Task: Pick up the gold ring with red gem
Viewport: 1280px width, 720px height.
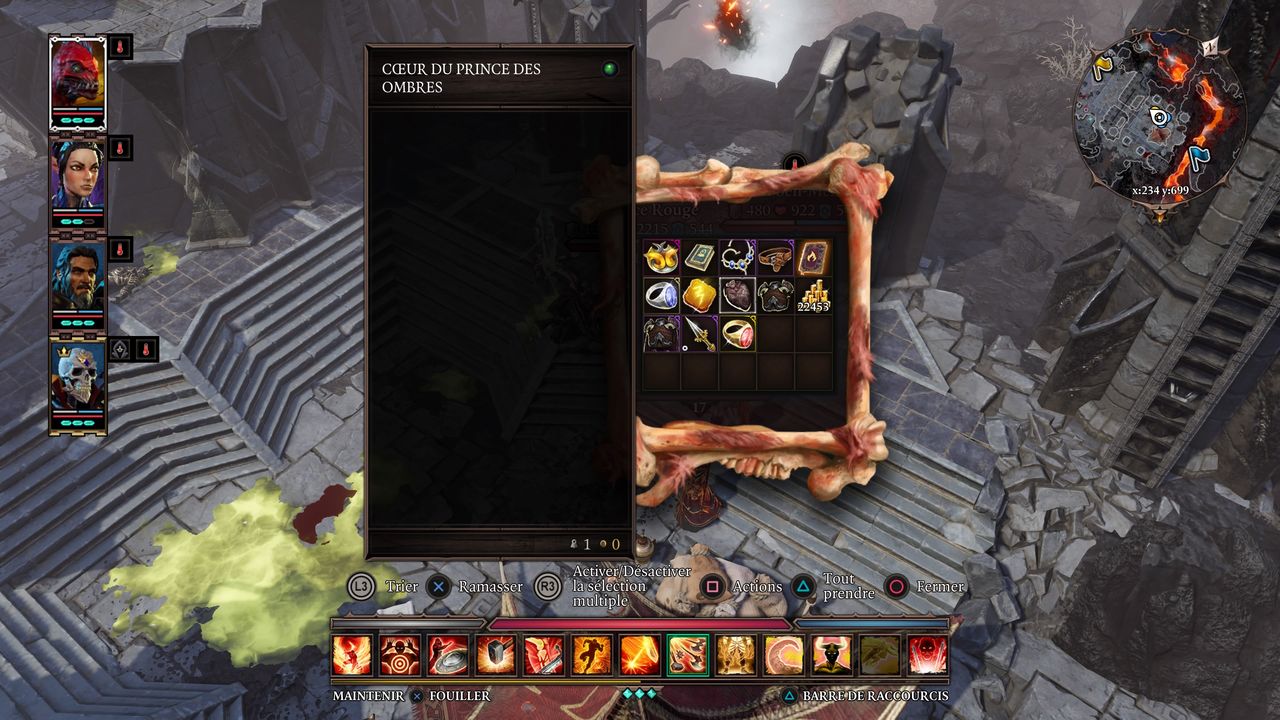Action: (x=737, y=334)
